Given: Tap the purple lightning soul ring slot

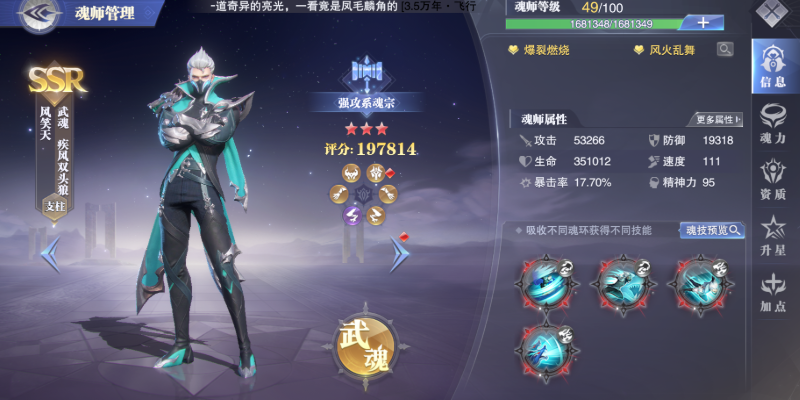Looking at the screenshot, I should pos(352,214).
